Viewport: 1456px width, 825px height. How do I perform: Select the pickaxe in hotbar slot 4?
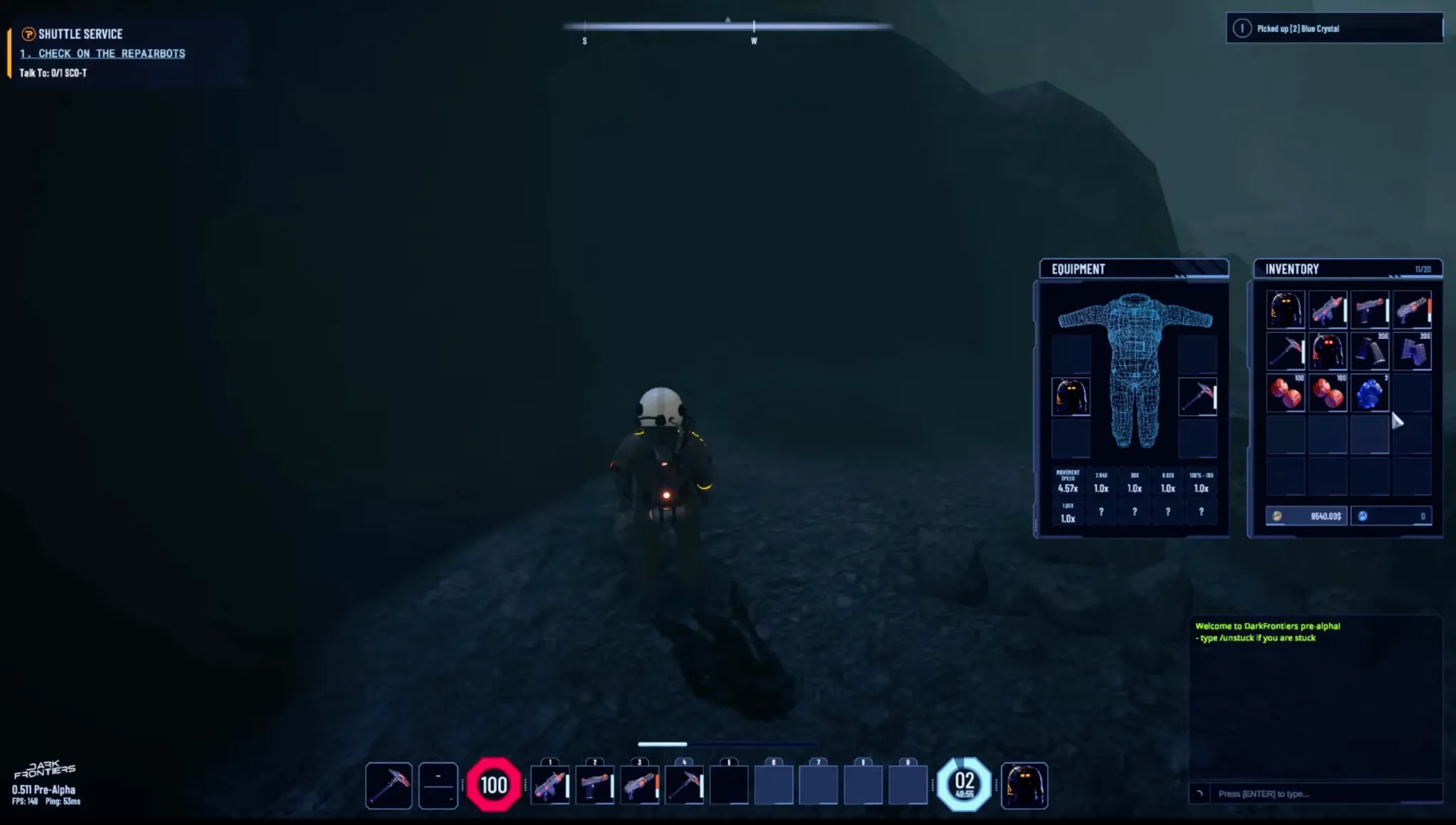pos(683,784)
